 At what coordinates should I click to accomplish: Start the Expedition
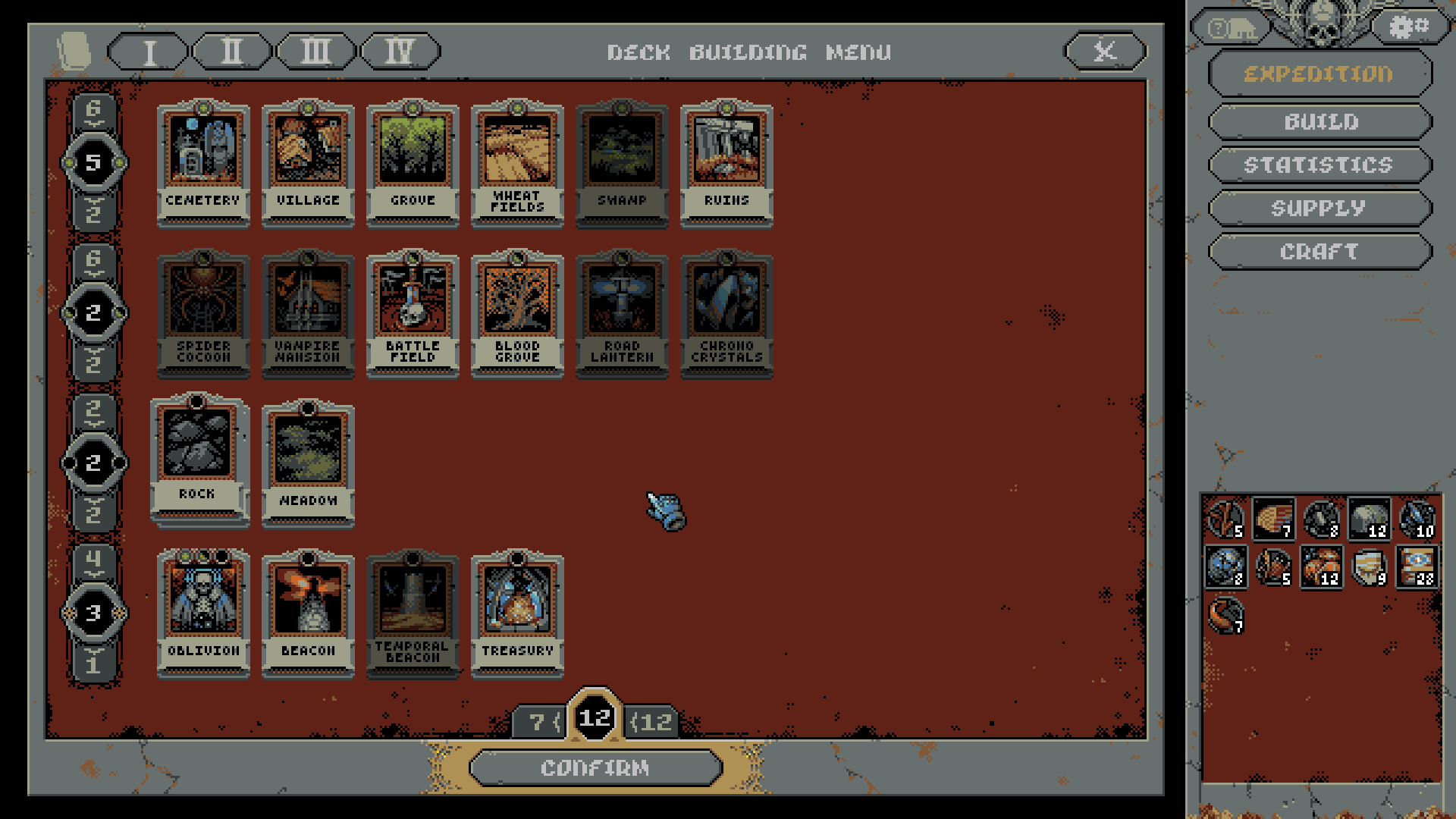click(1319, 74)
